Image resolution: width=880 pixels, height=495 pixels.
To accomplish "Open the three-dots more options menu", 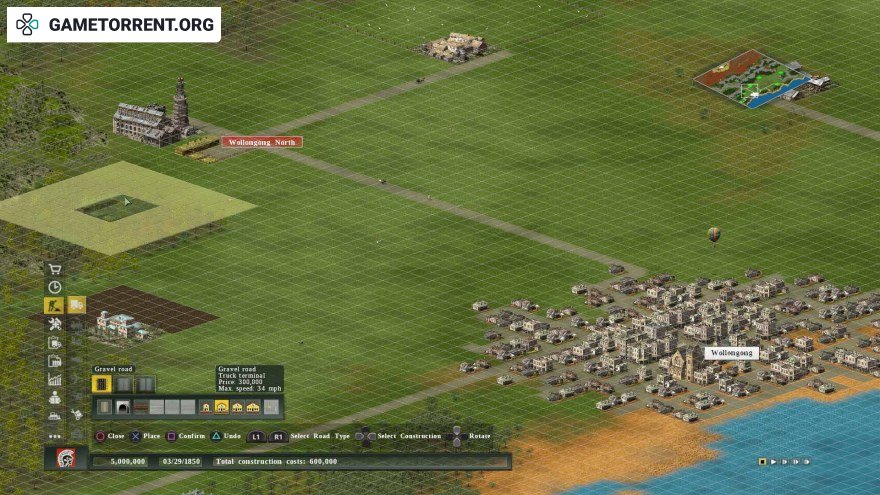I will [x=54, y=435].
